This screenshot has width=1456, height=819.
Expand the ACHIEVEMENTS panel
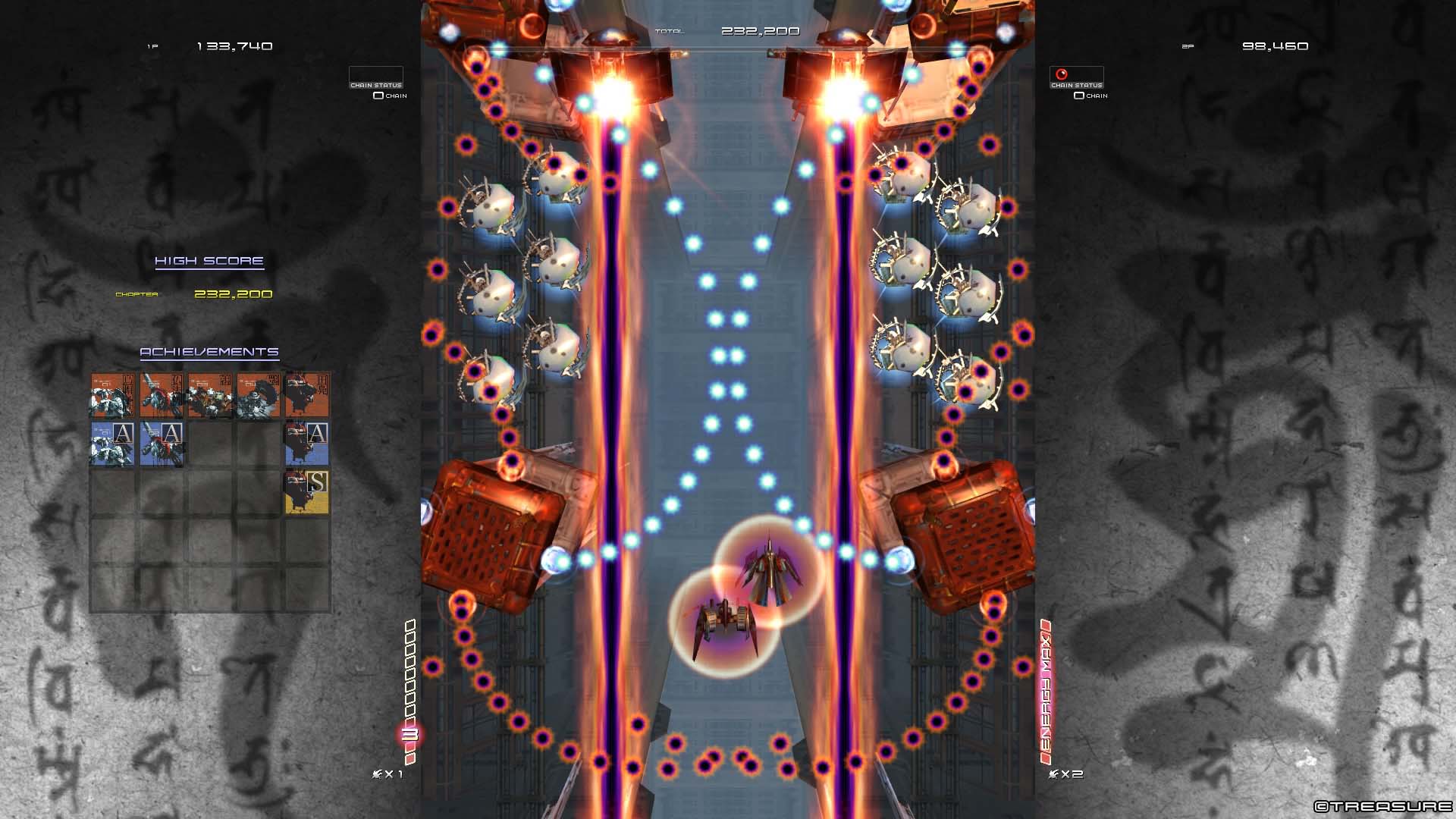(x=209, y=352)
